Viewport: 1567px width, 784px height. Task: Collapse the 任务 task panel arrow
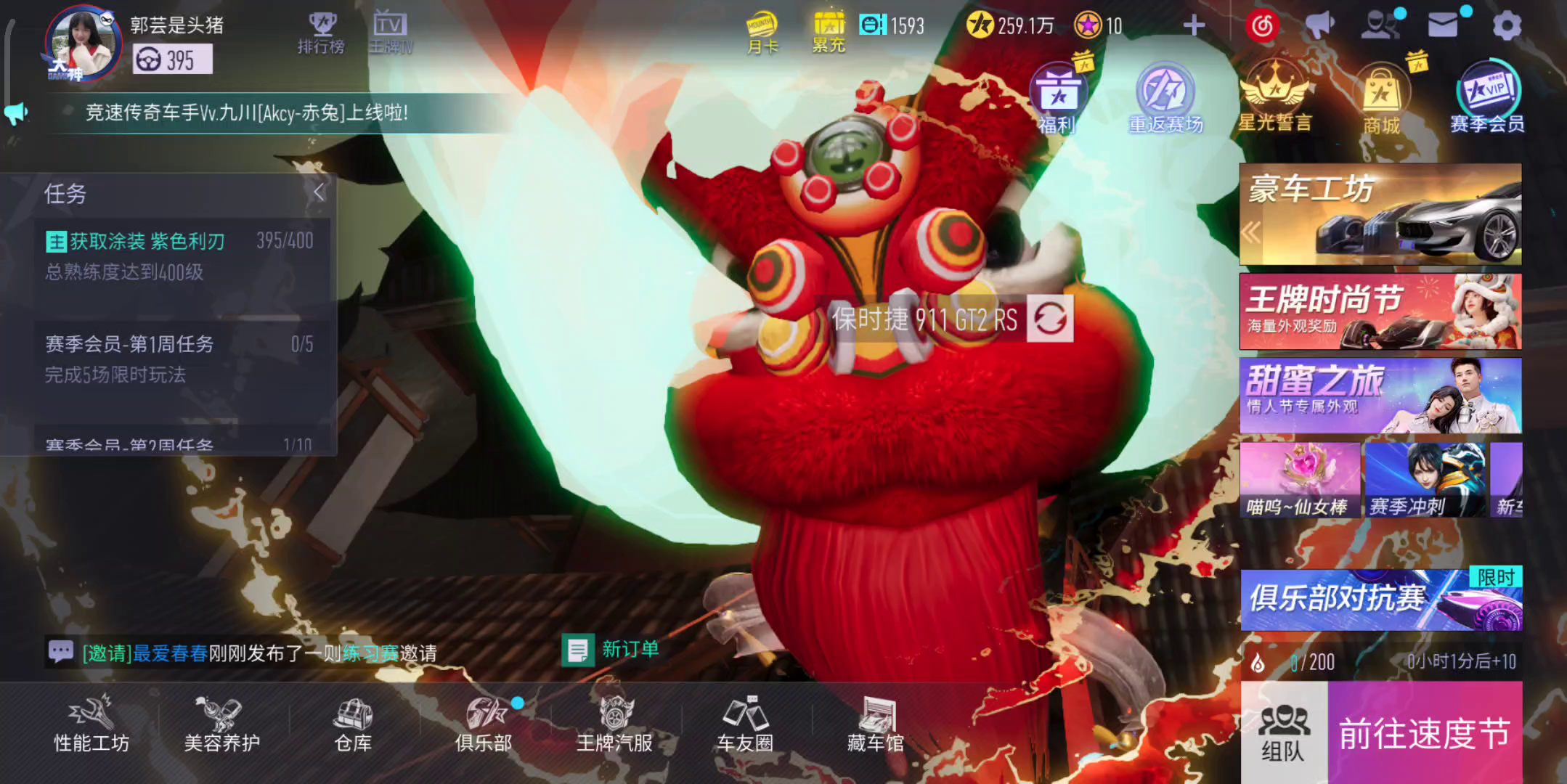318,192
